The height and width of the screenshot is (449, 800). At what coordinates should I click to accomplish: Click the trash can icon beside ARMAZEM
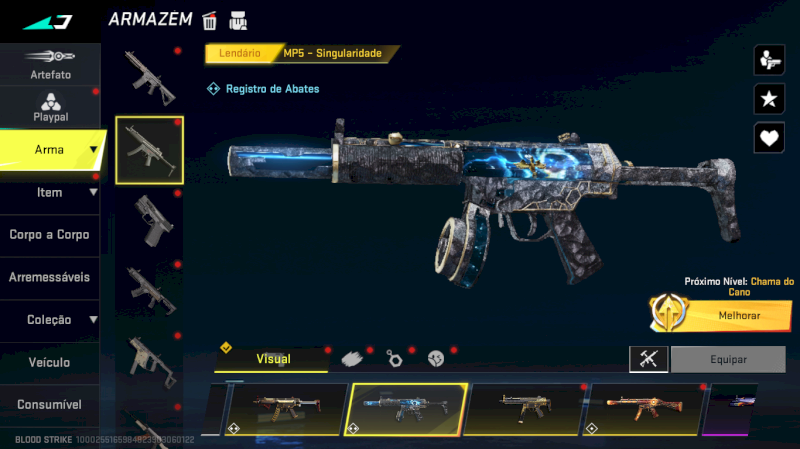210,20
